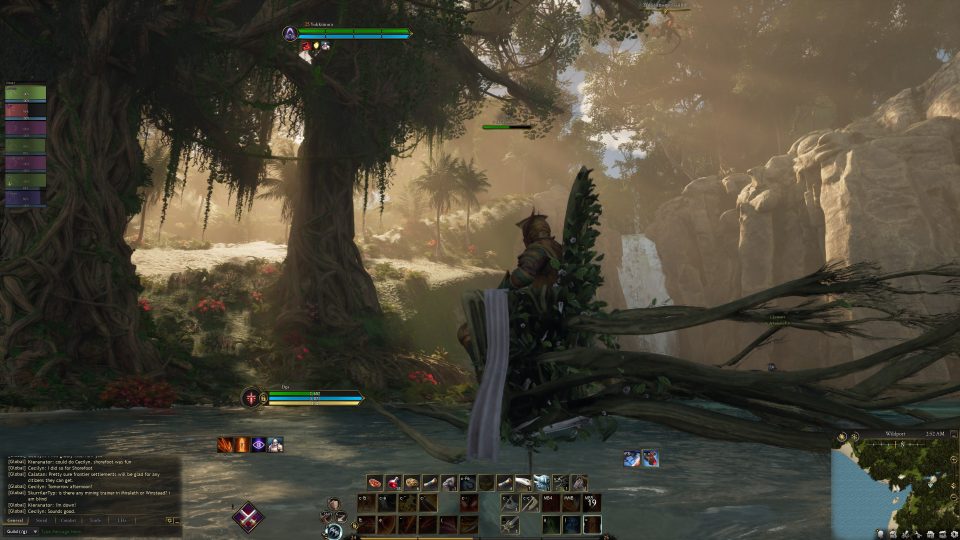This screenshot has width=960, height=540.
Task: Click the target's purple portrait icon
Action: click(x=290, y=33)
